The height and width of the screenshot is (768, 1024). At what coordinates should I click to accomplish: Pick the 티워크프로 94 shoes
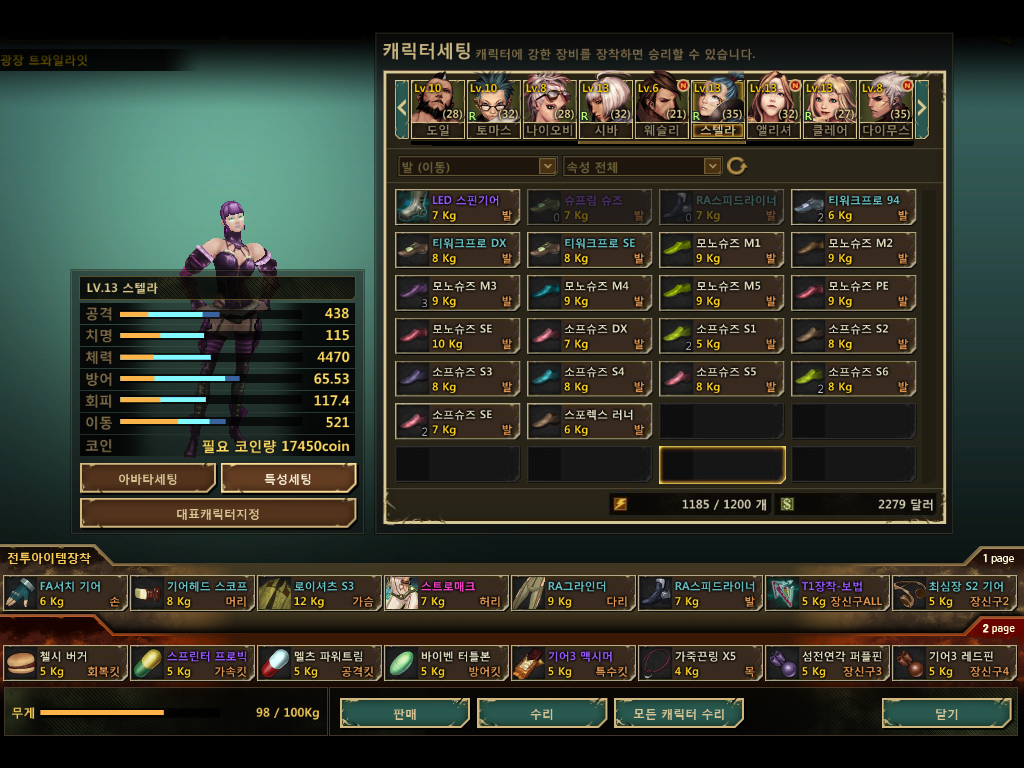(853, 207)
